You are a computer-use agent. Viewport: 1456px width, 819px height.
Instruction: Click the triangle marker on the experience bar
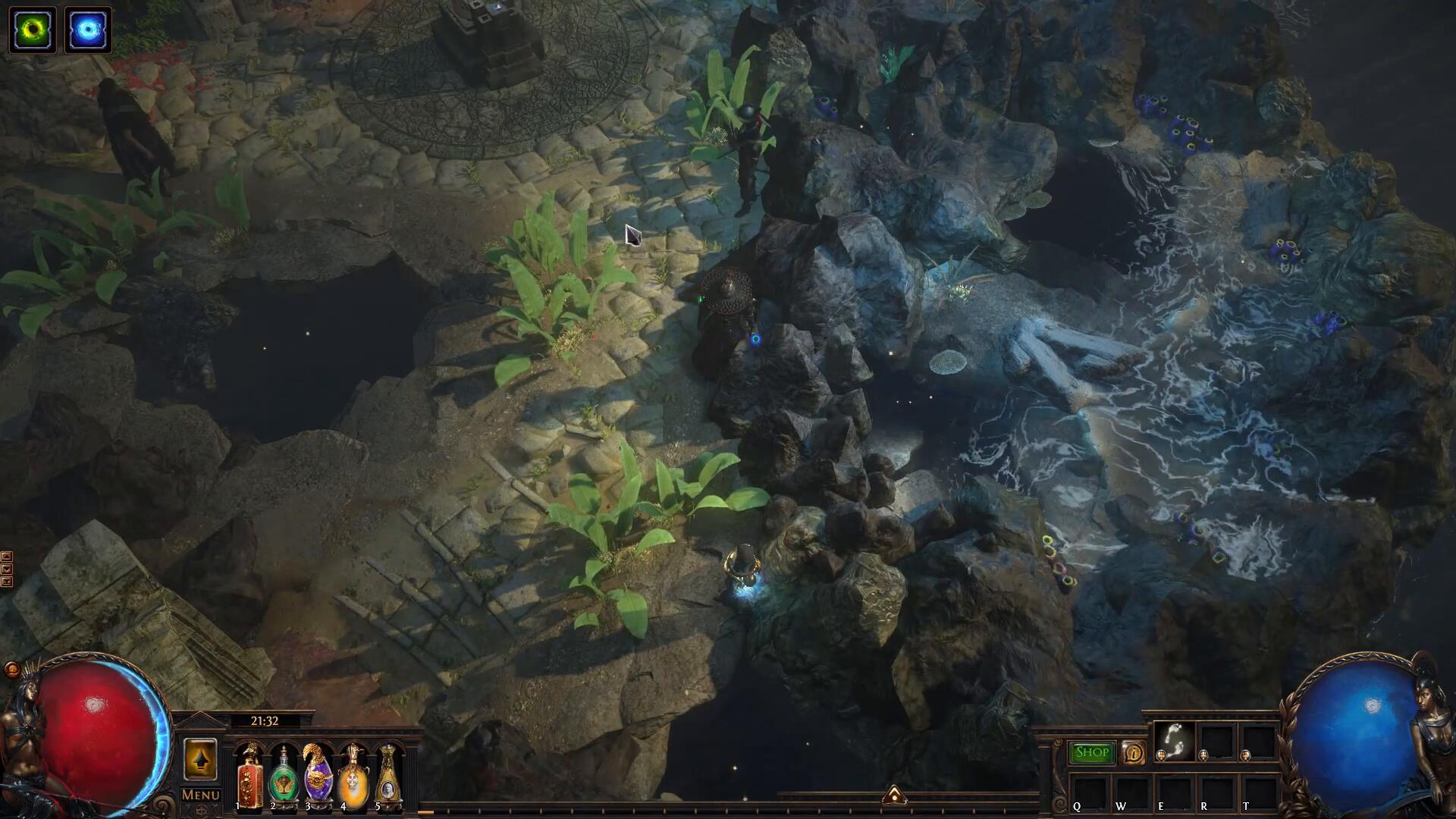click(x=894, y=795)
